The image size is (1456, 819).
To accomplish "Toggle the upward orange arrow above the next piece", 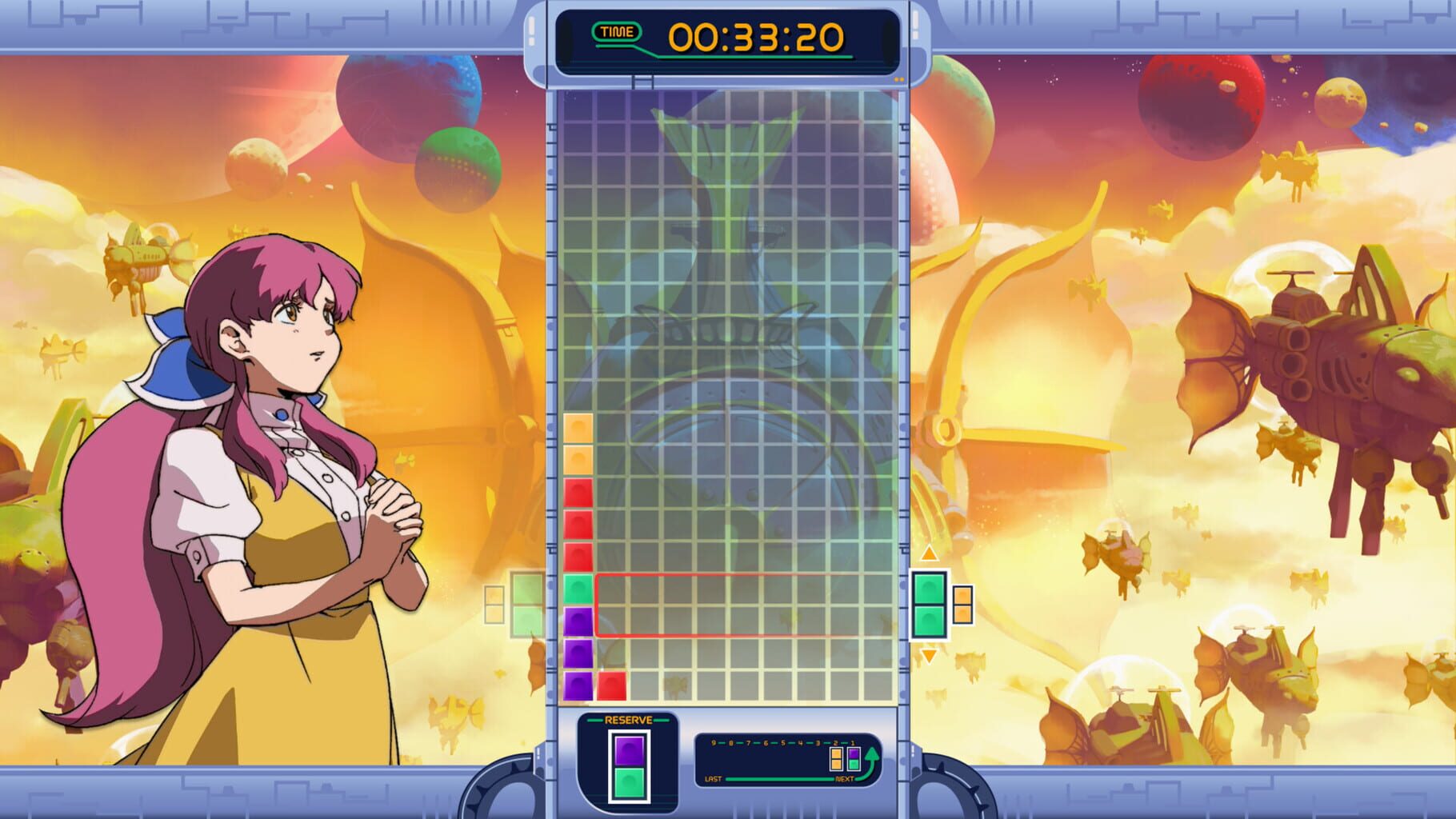I will pos(929,553).
